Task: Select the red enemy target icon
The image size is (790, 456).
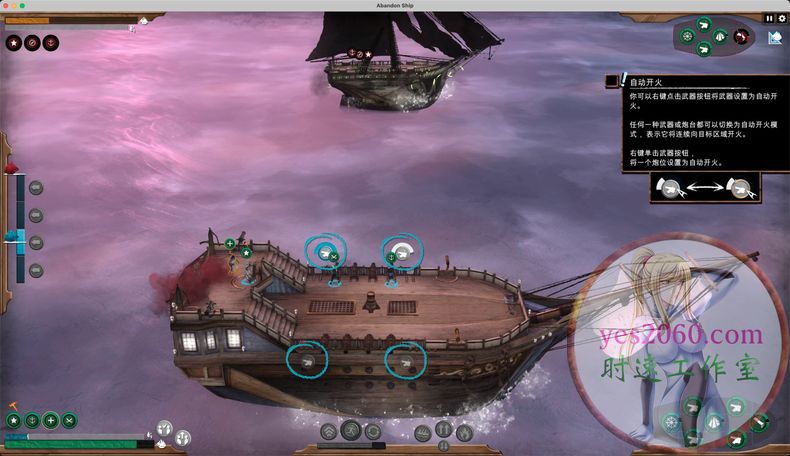Action: 741,37
